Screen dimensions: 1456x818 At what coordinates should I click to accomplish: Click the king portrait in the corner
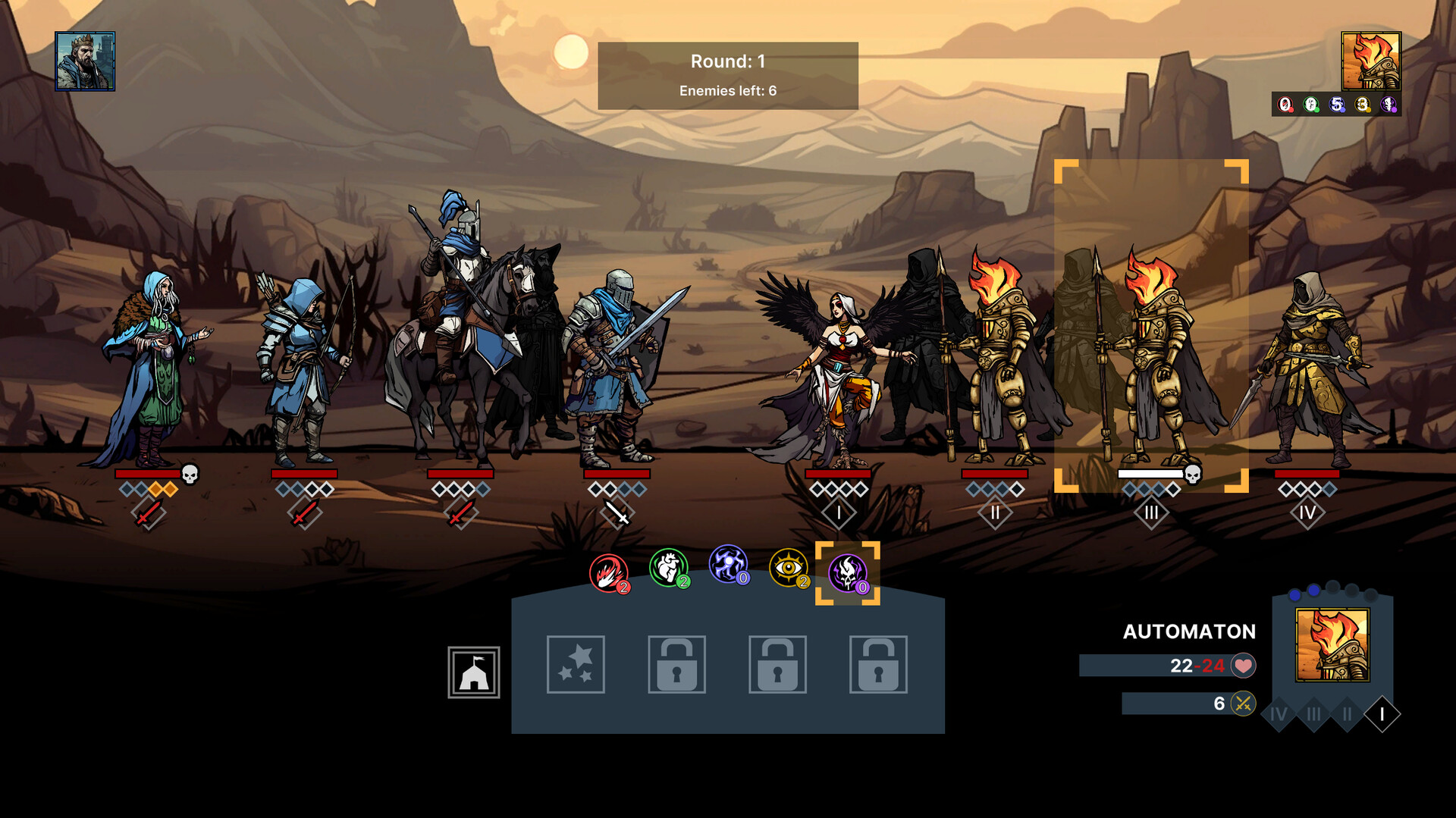click(x=85, y=61)
